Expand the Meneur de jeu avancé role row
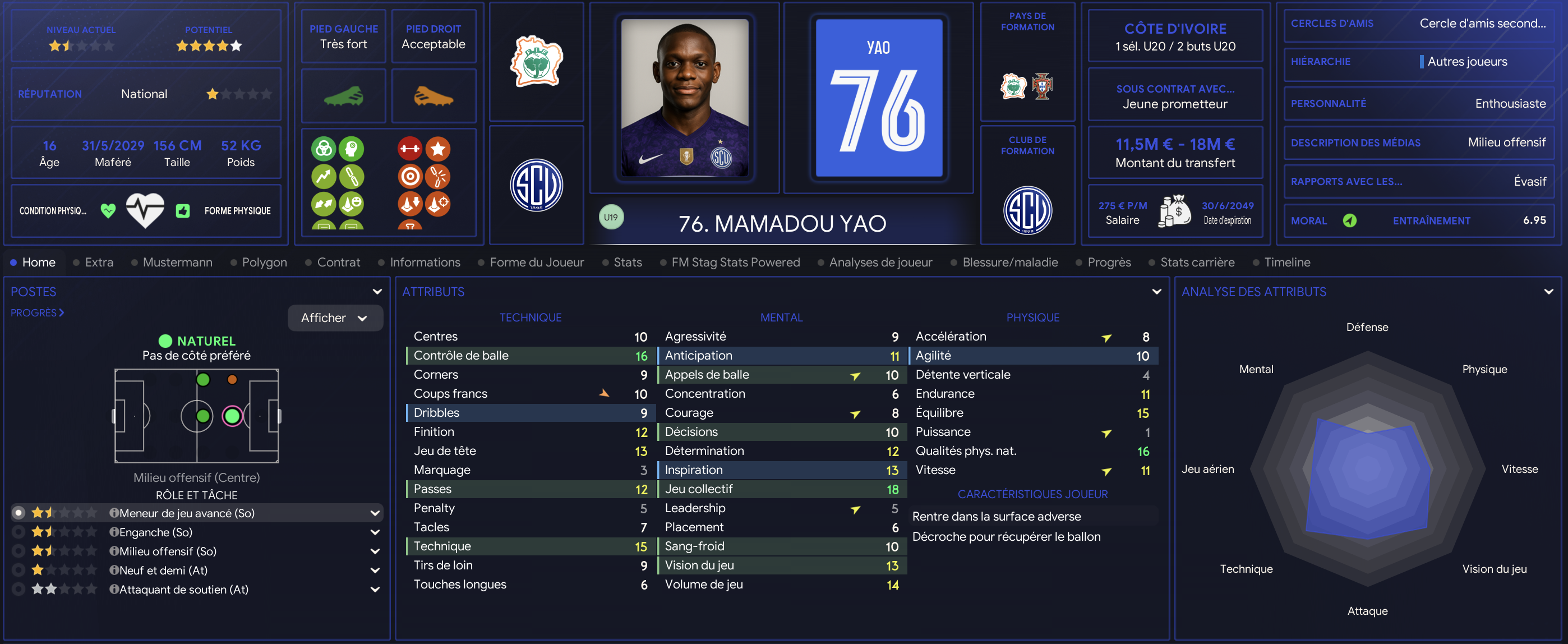The width and height of the screenshot is (1568, 644). pyautogui.click(x=375, y=513)
